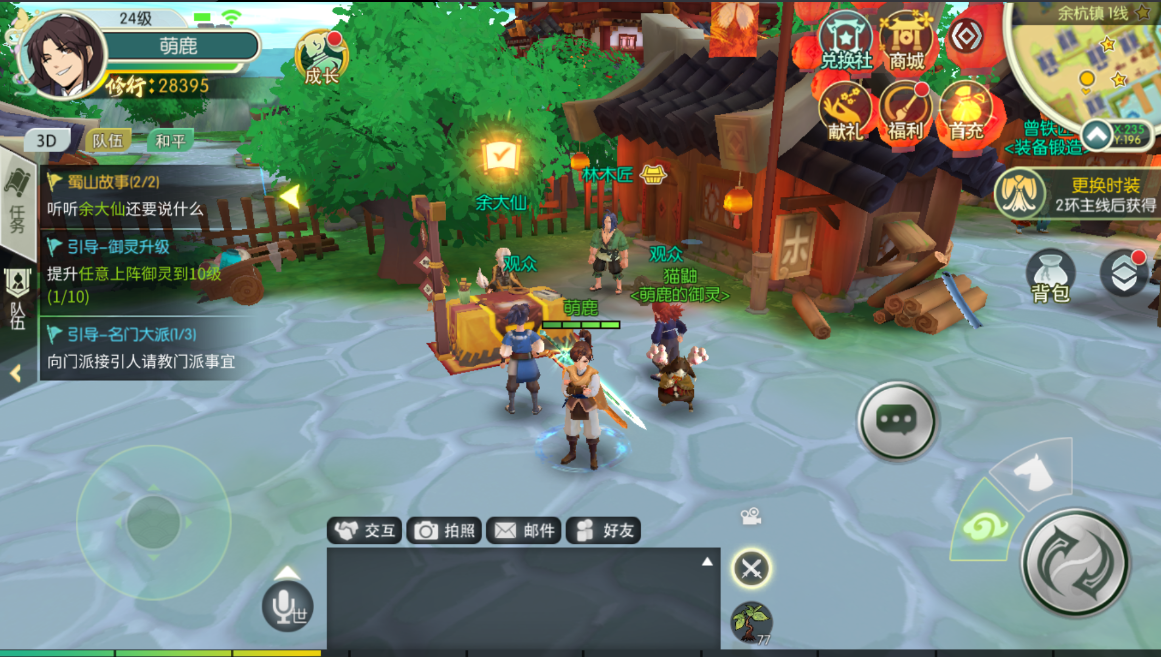Select the 和平 peace mode button

click(x=169, y=141)
